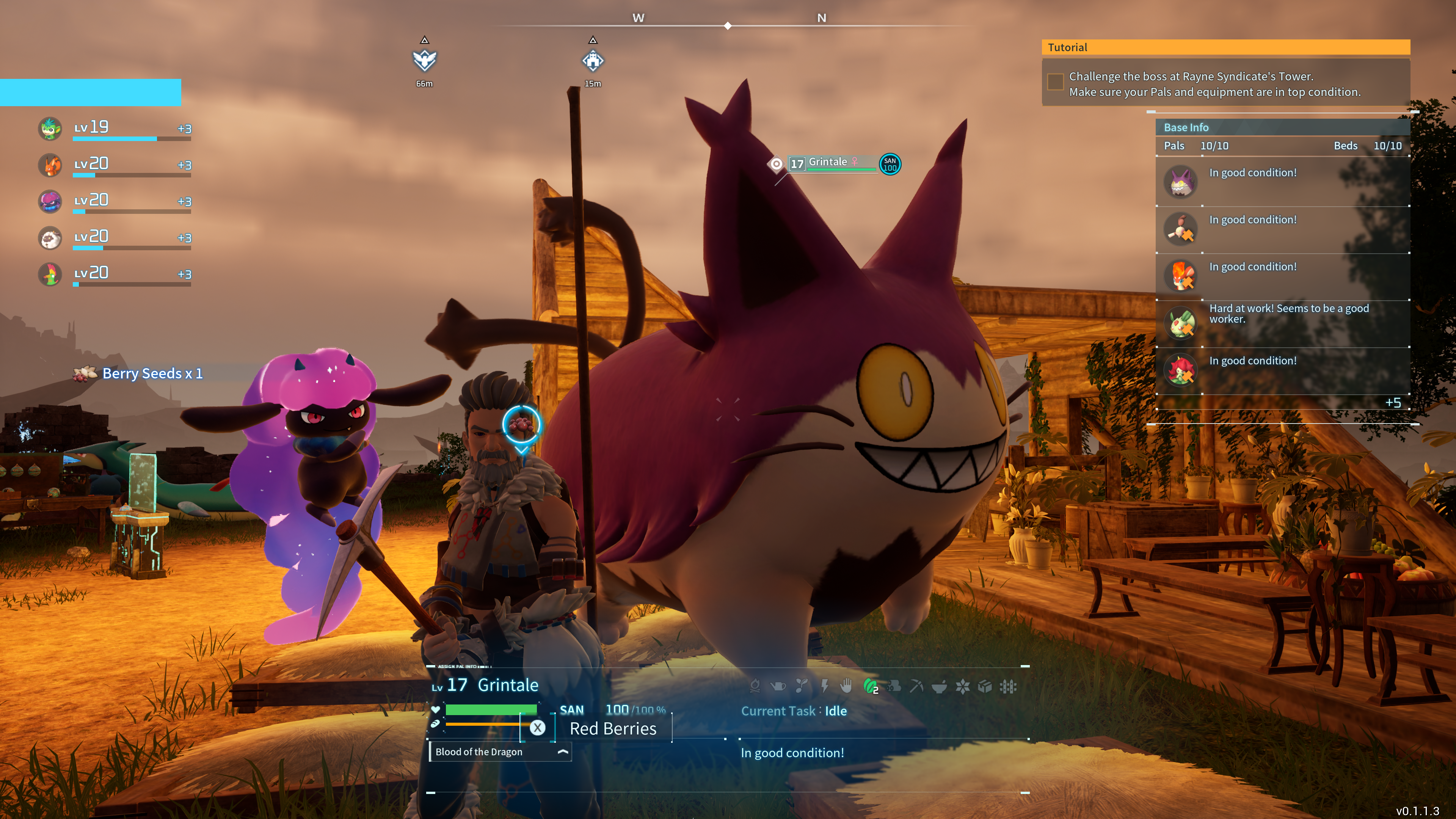Choose the purple Daedream party portrait
1456x819 pixels.
pos(50,201)
